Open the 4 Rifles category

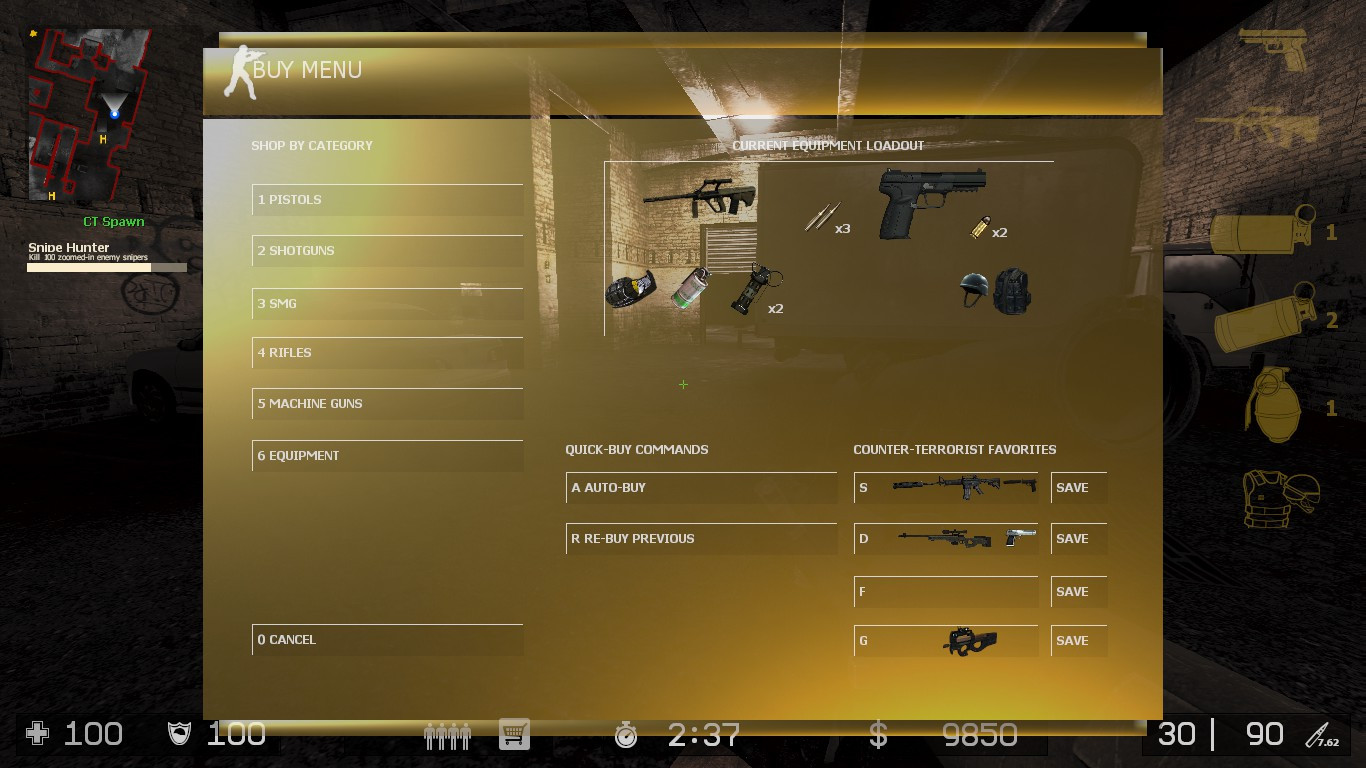(x=387, y=352)
